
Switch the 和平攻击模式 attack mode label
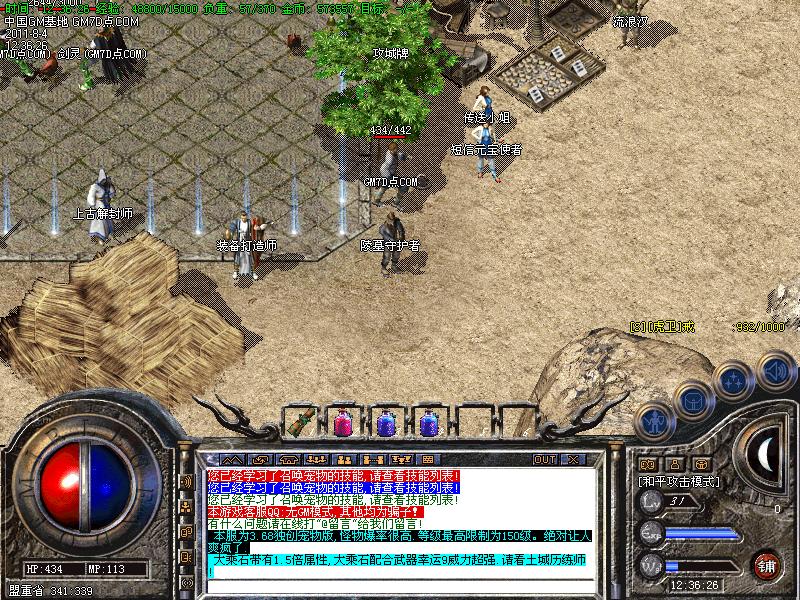click(x=680, y=481)
